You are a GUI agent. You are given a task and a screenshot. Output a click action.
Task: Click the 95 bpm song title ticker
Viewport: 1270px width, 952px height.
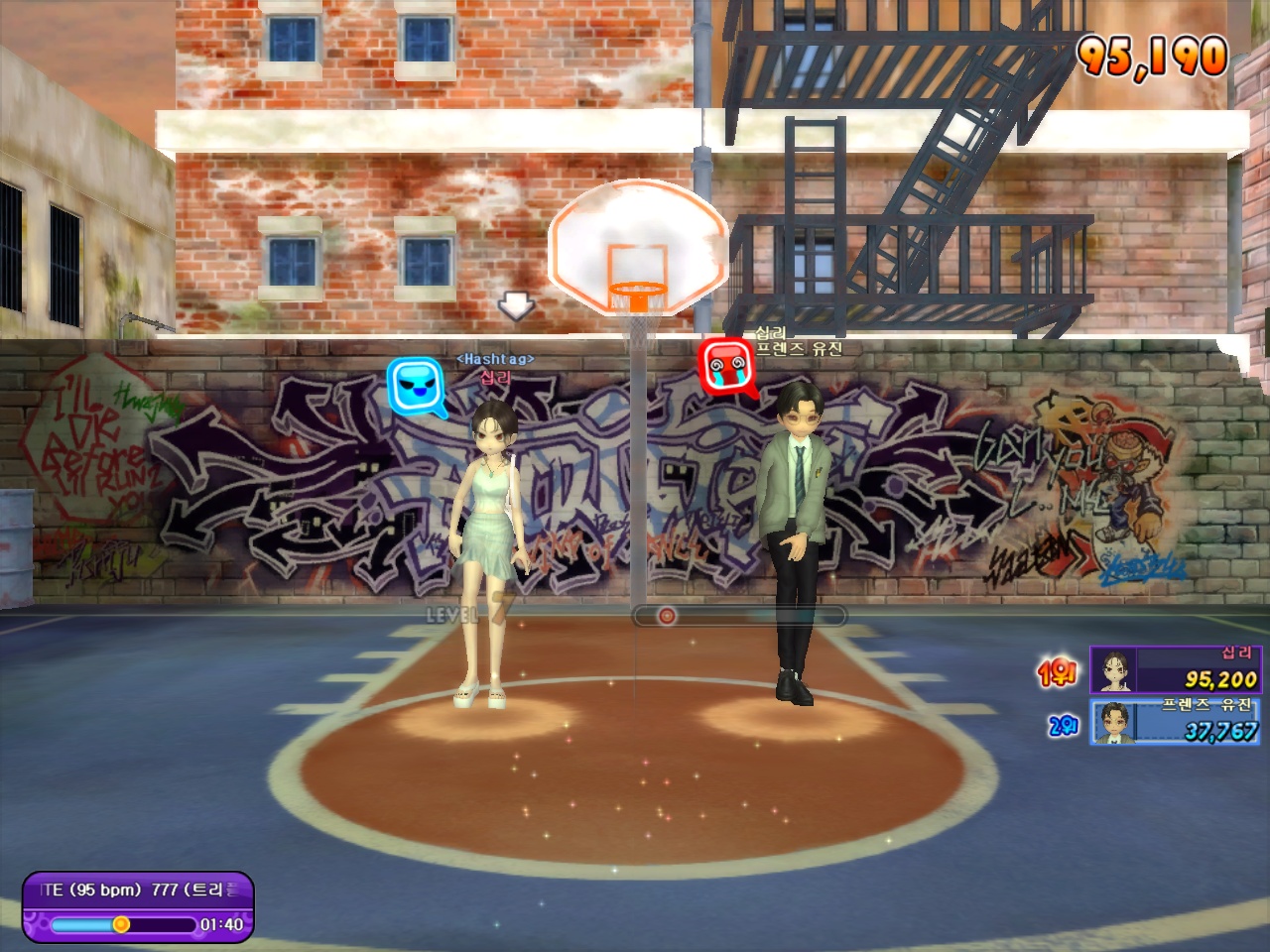(x=139, y=890)
